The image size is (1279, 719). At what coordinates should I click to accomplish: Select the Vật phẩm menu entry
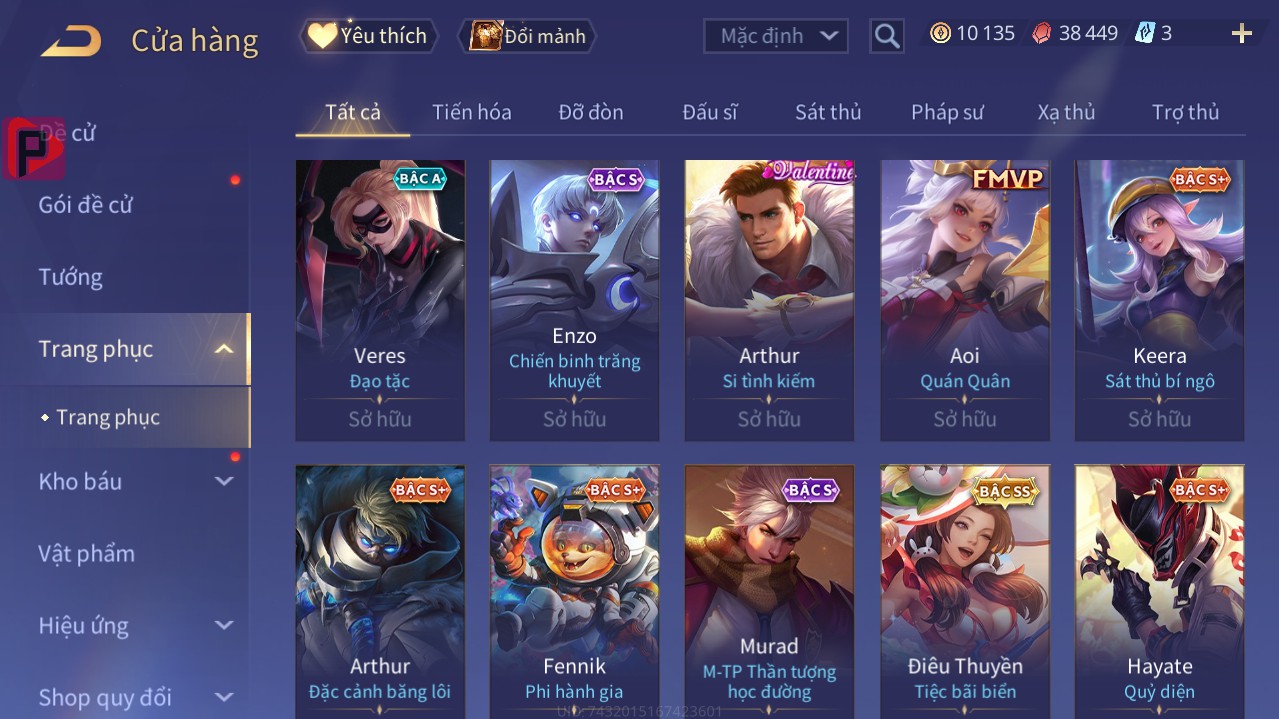87,553
